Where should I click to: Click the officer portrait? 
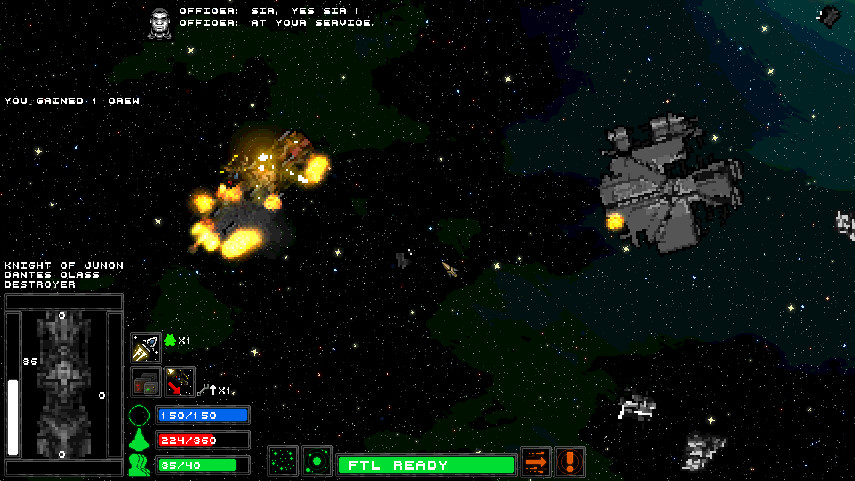pos(158,22)
